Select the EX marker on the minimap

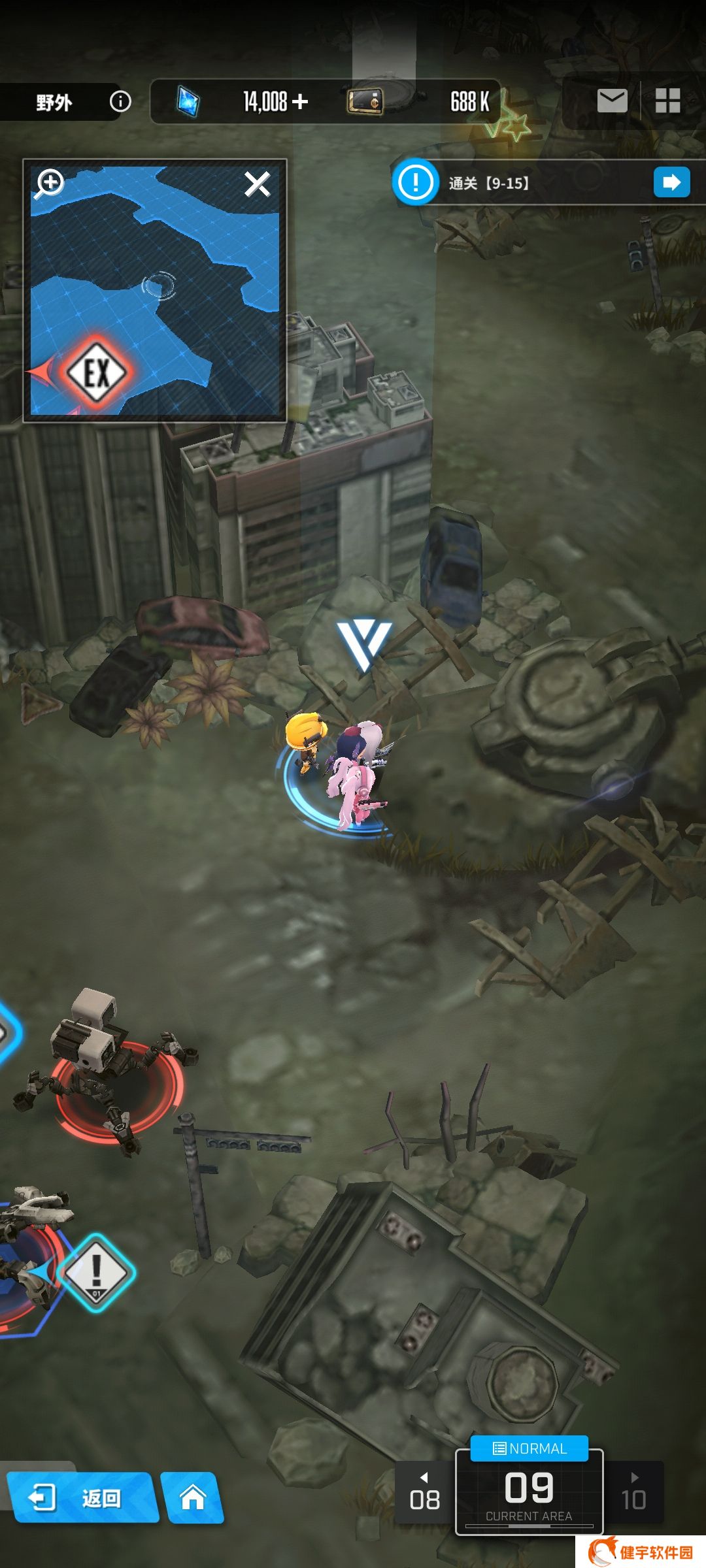[97, 372]
